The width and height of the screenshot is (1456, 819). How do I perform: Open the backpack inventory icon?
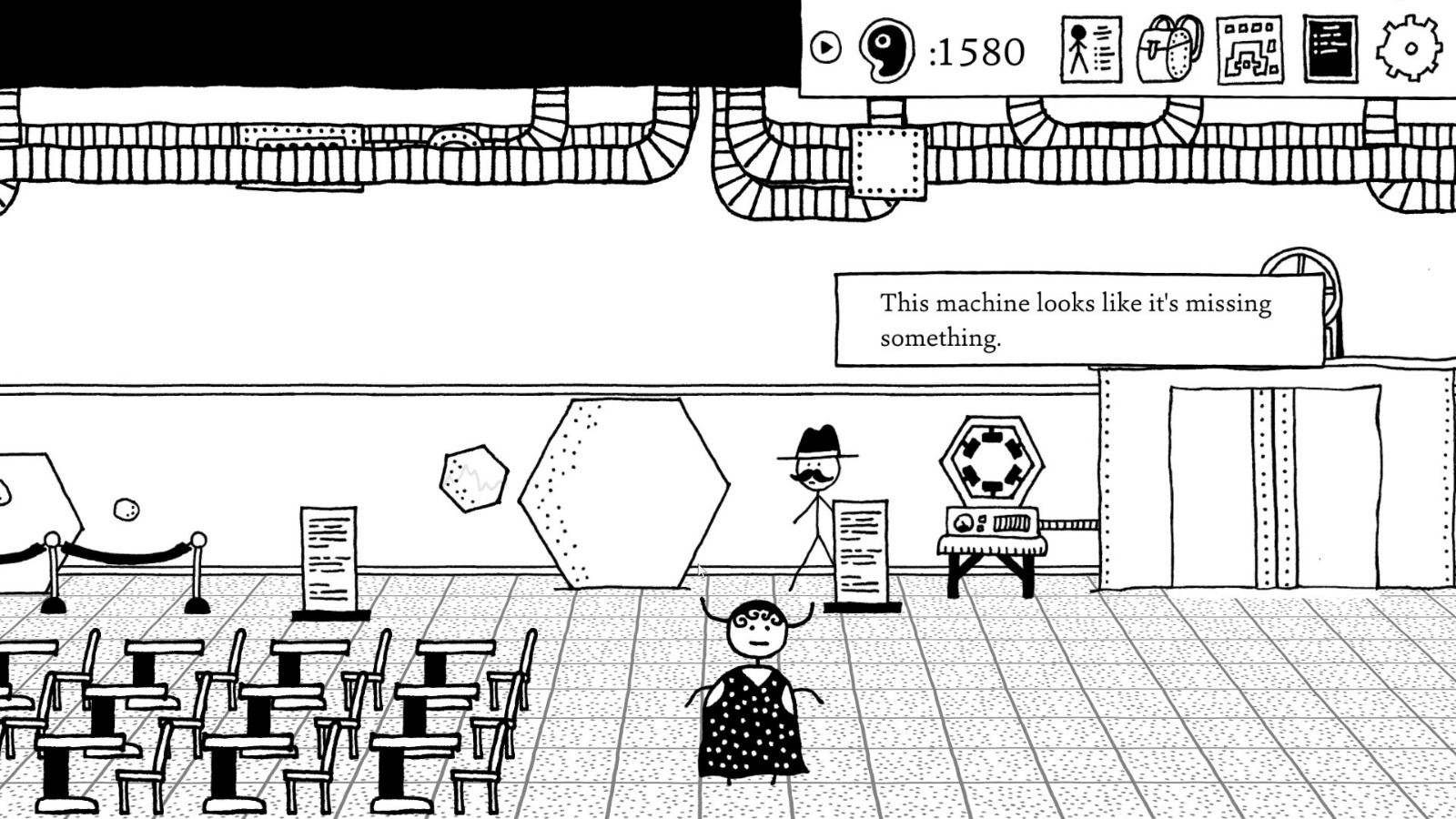1168,49
